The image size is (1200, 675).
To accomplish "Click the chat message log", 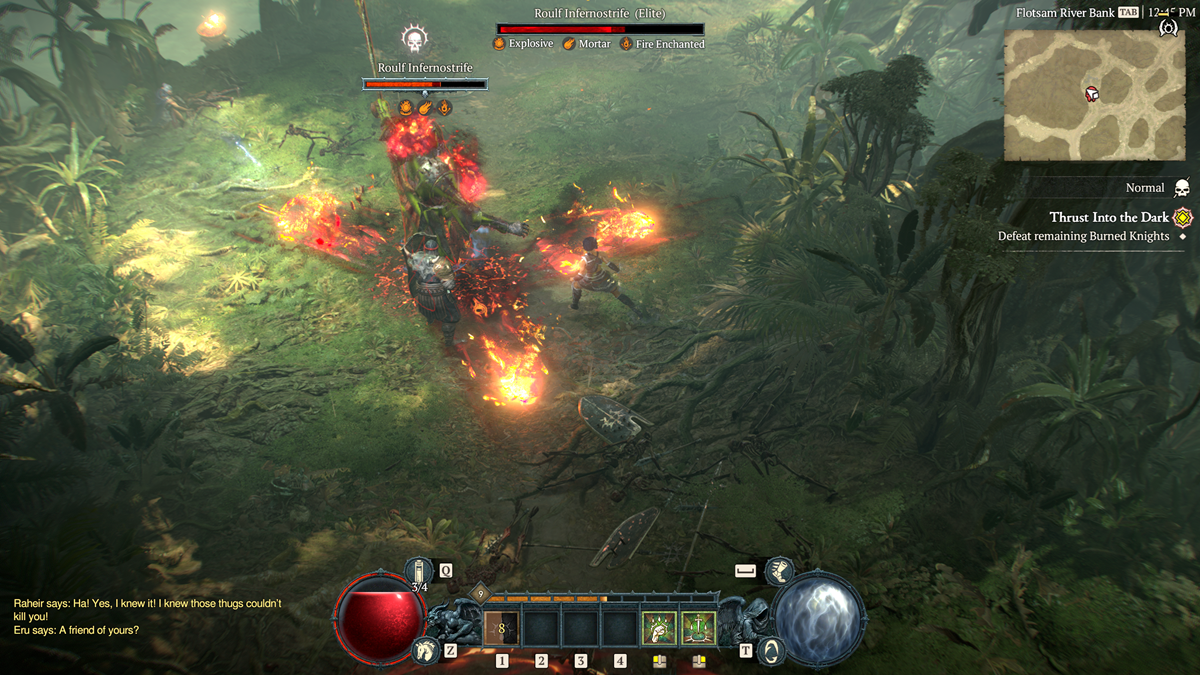I will [148, 616].
